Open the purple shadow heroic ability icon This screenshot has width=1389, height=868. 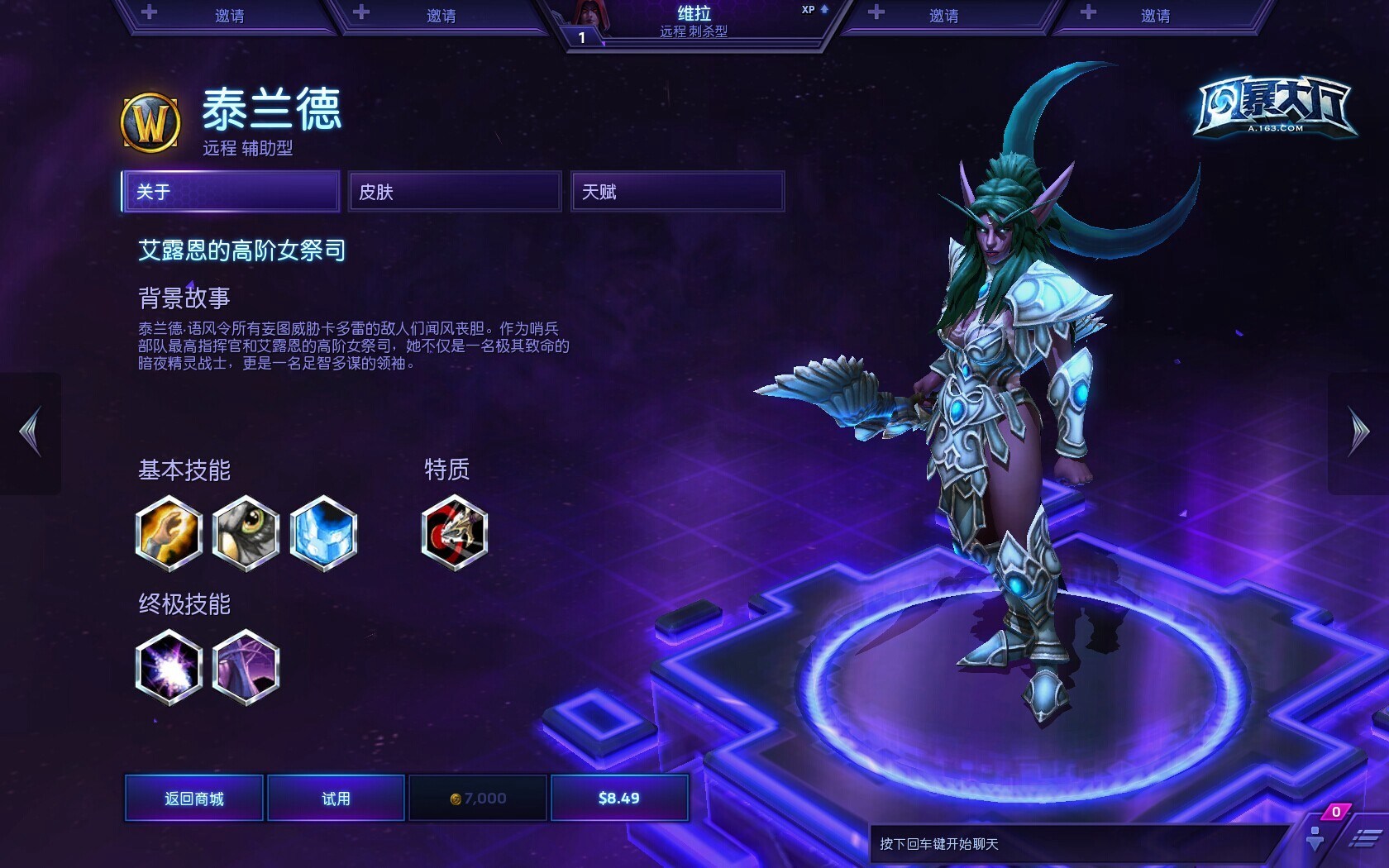(246, 667)
